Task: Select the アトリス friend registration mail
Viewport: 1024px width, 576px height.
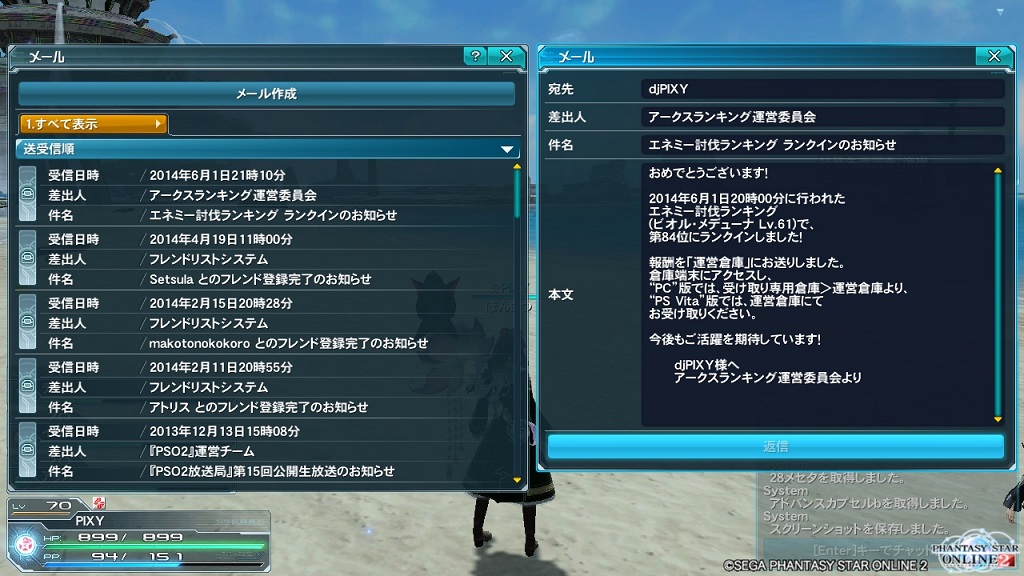Action: (x=266, y=387)
